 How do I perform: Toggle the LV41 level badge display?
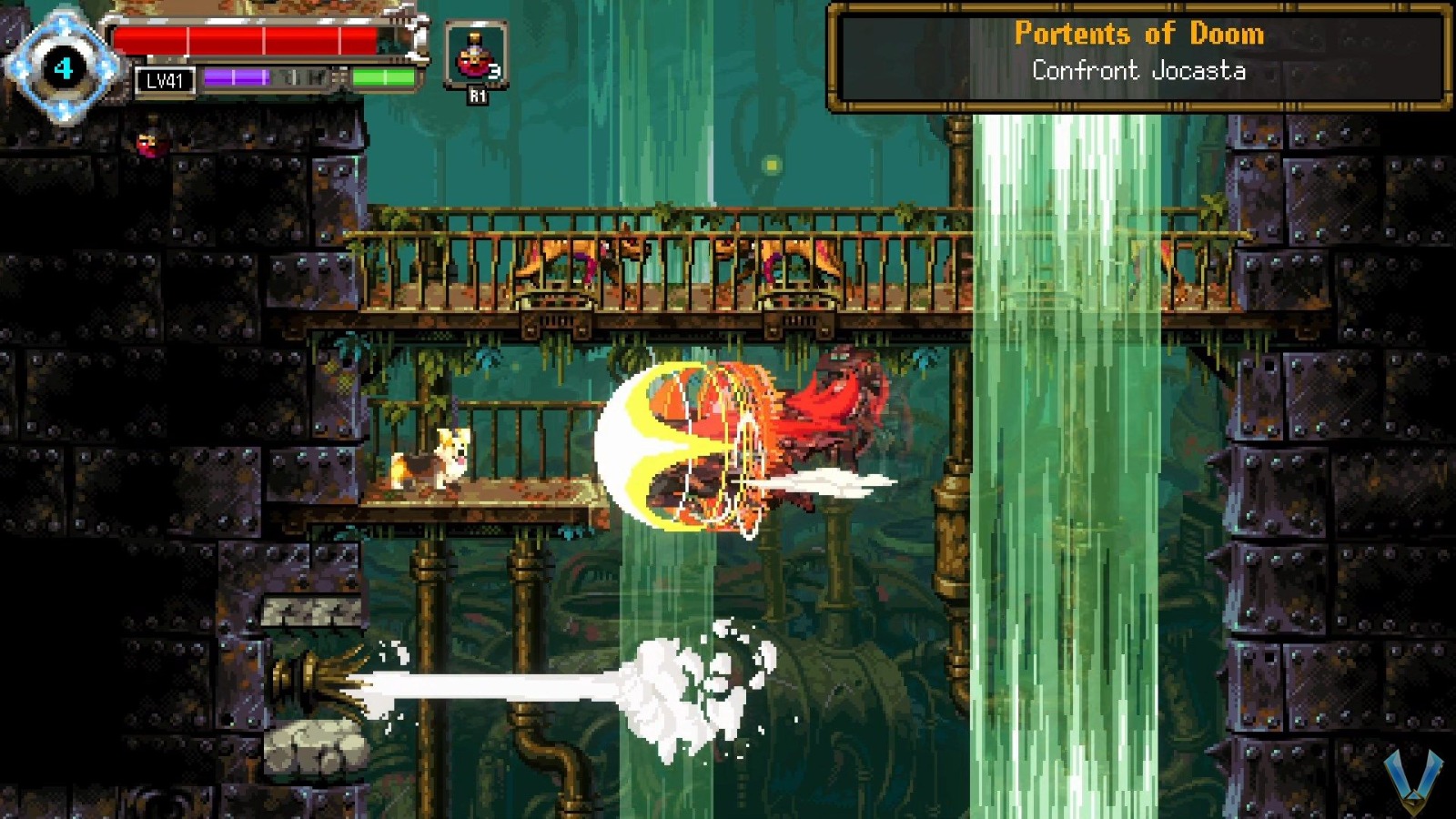(165, 81)
